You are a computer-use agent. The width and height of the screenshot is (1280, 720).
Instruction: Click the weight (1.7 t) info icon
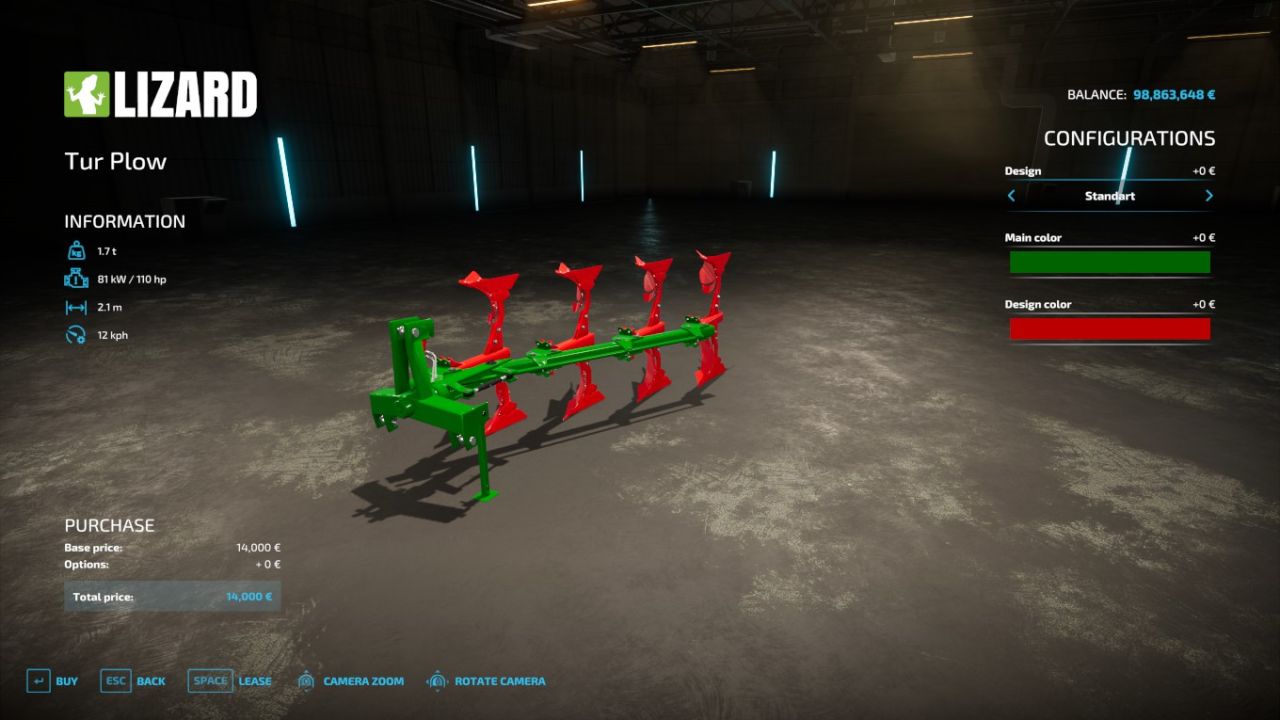[75, 251]
